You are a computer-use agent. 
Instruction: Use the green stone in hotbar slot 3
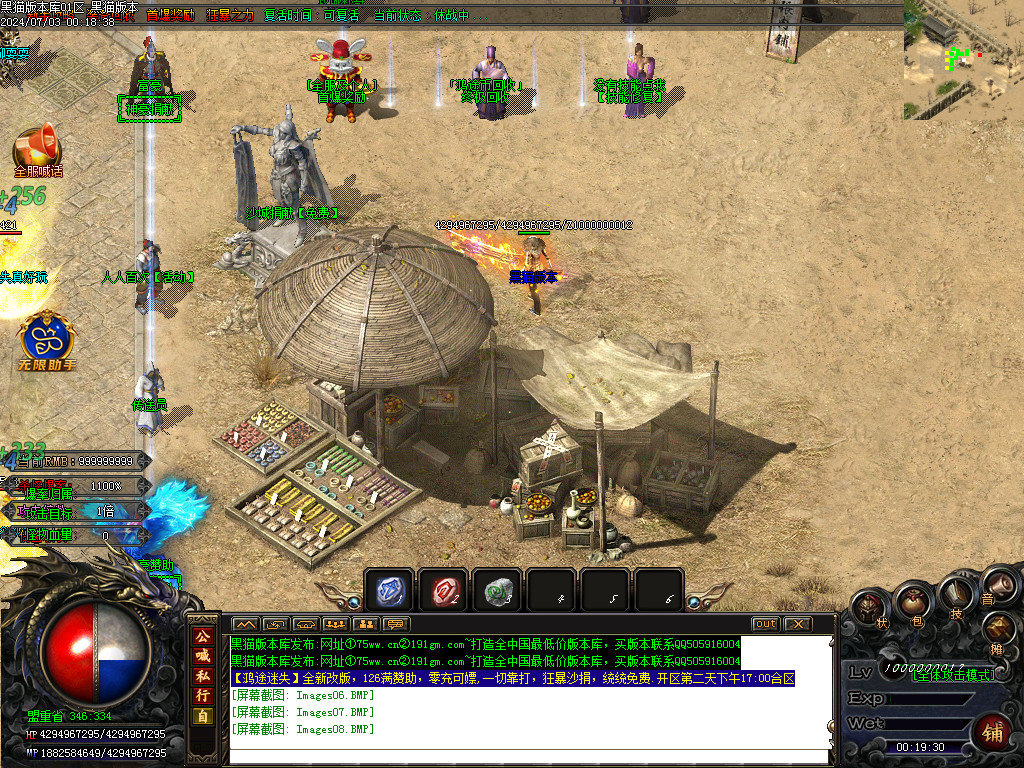(496, 592)
